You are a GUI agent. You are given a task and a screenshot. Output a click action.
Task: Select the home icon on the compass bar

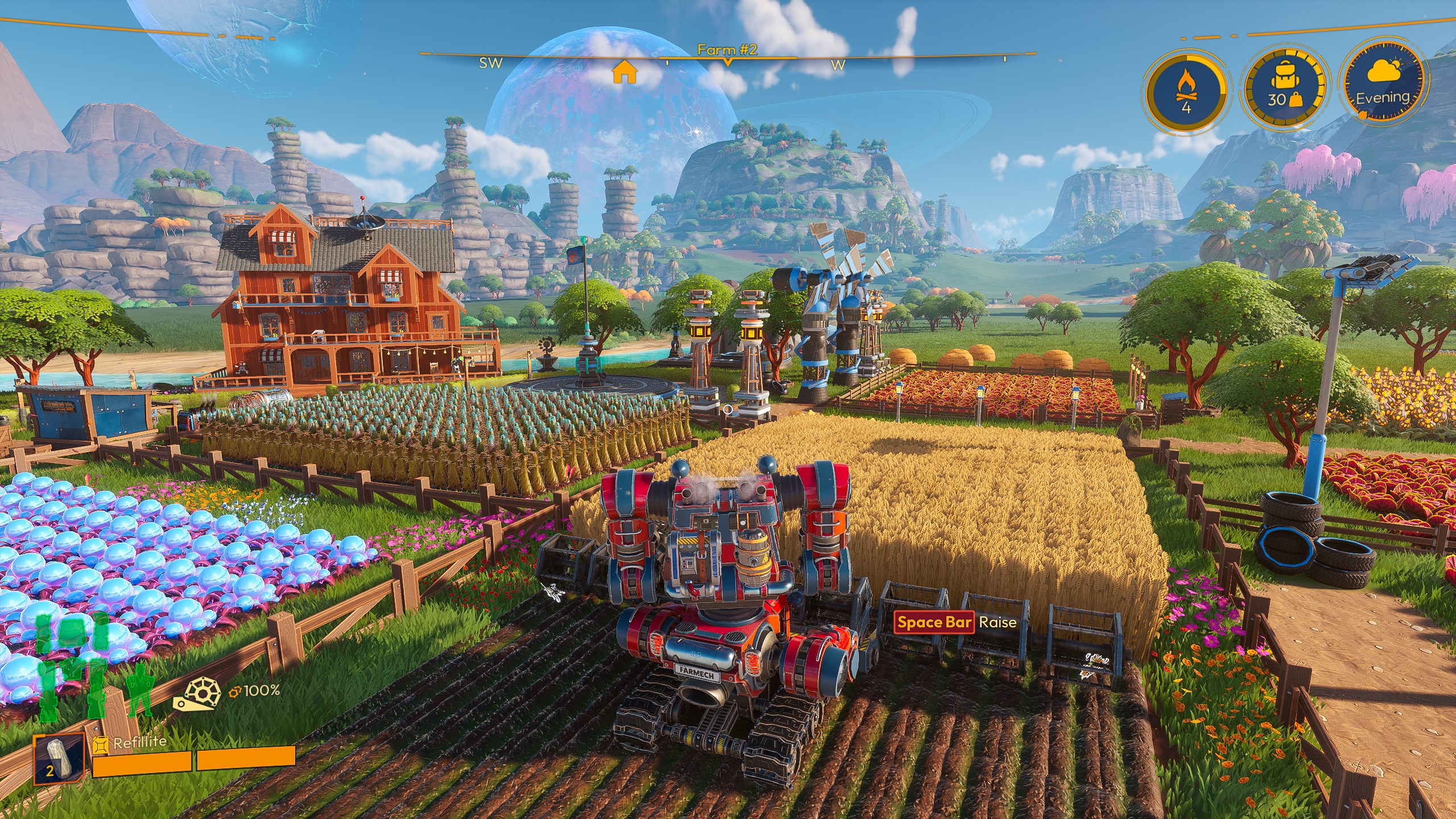coord(624,73)
